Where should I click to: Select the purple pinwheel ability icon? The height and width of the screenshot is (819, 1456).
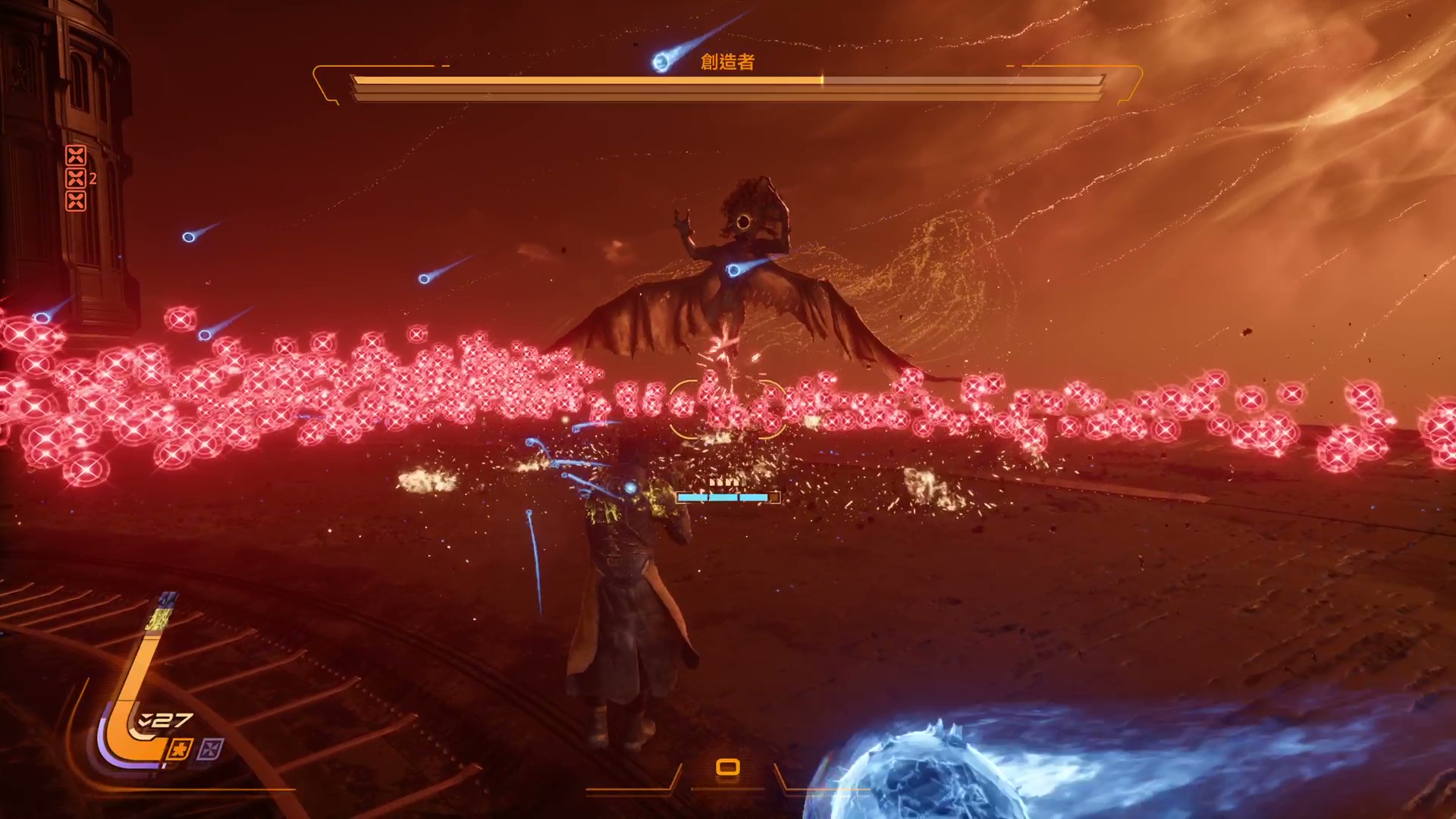pyautogui.click(x=211, y=749)
